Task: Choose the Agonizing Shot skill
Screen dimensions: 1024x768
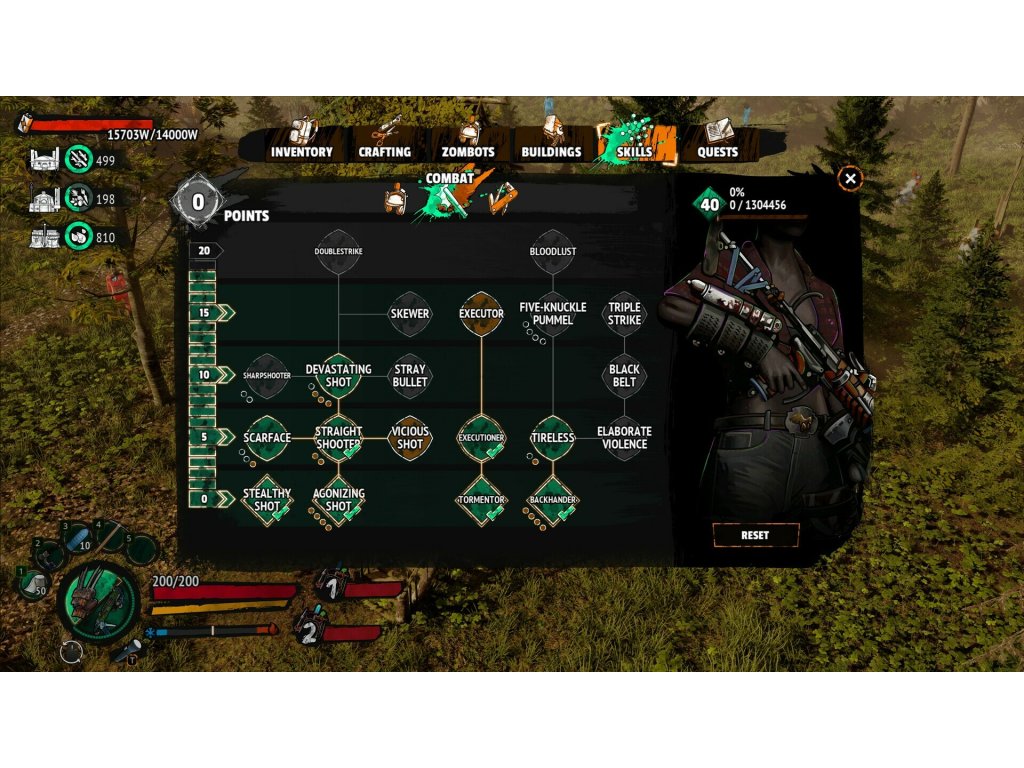Action: [x=339, y=499]
